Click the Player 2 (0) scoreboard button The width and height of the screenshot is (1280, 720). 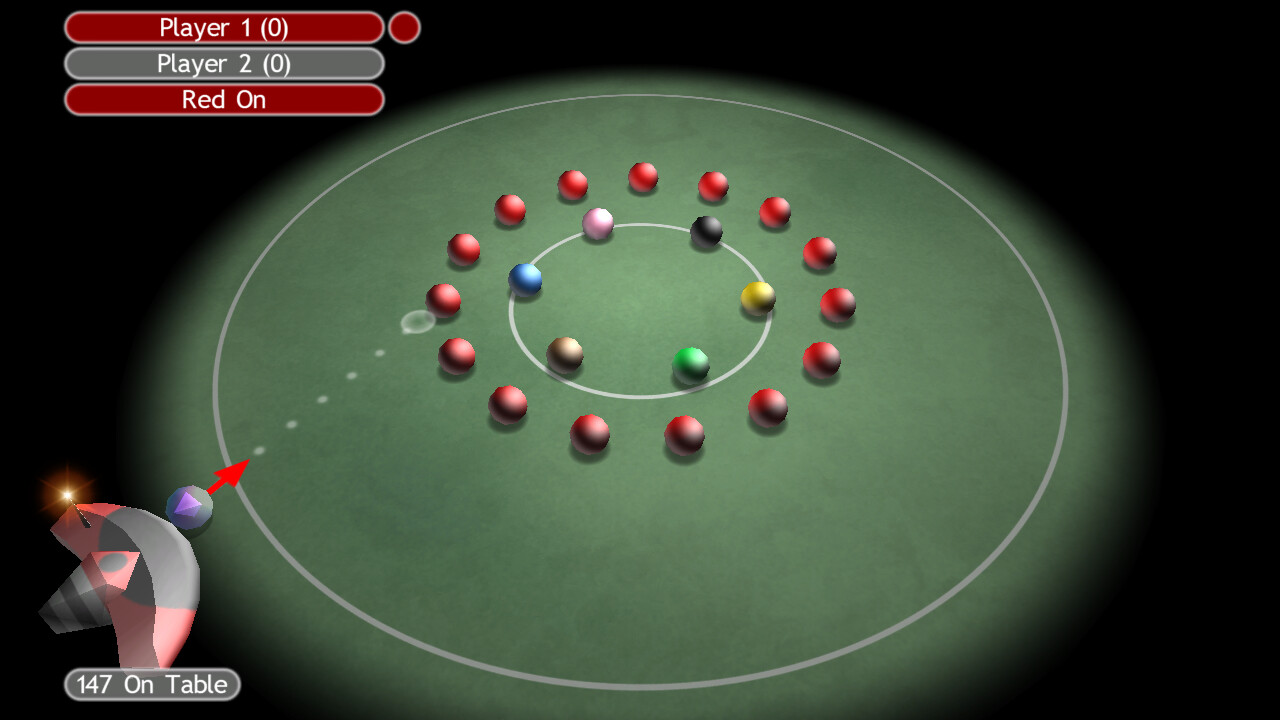(x=223, y=63)
